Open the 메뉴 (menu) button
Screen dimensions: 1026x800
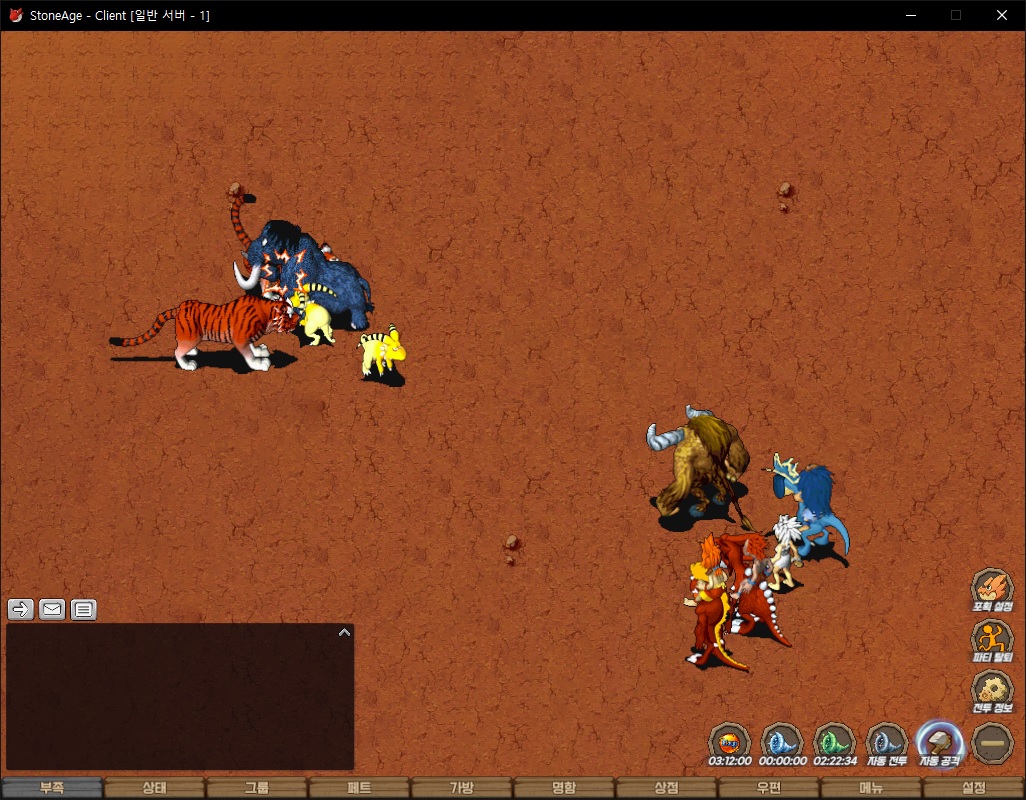coord(871,788)
